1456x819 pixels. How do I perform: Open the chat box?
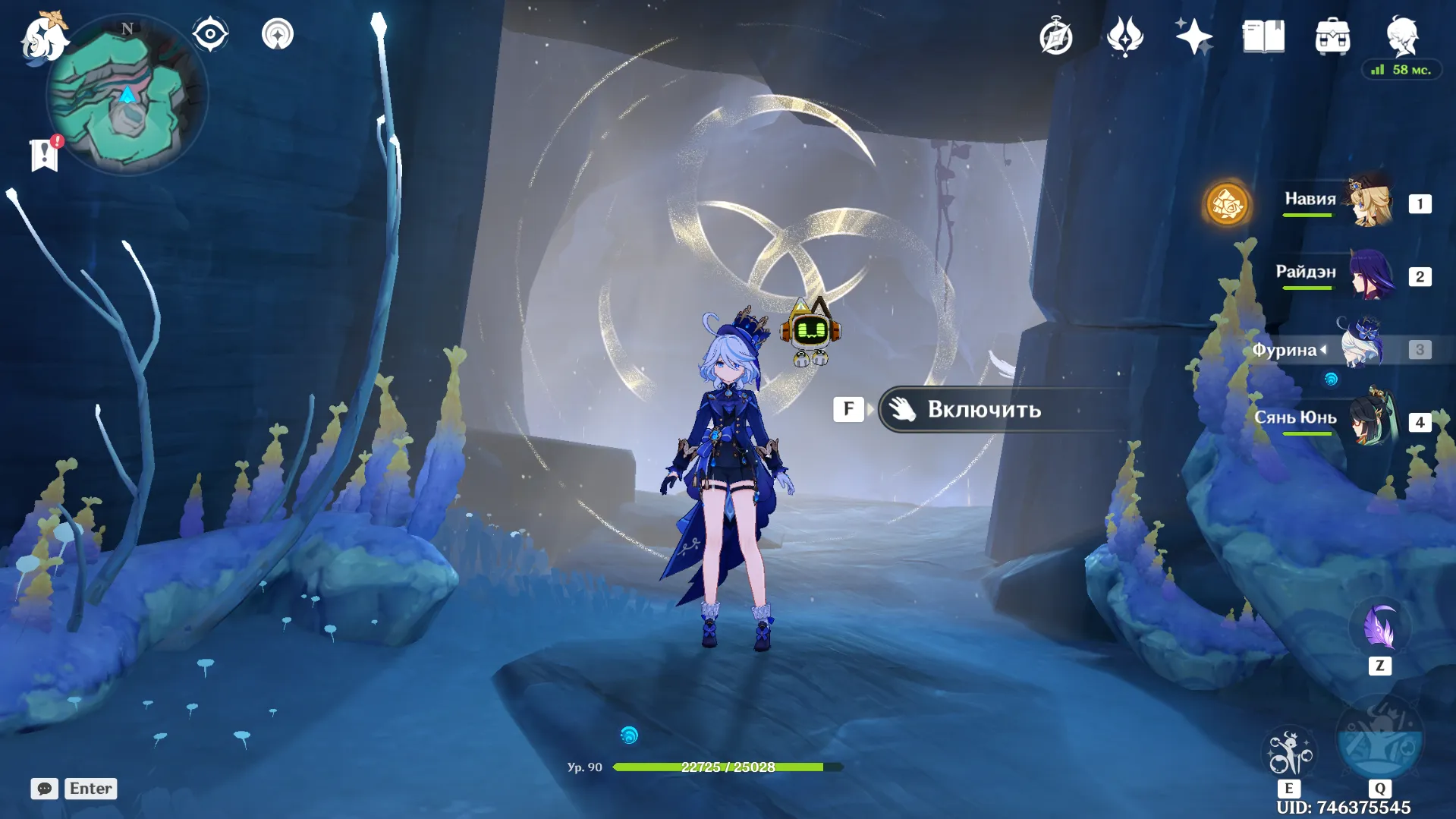click(x=44, y=789)
